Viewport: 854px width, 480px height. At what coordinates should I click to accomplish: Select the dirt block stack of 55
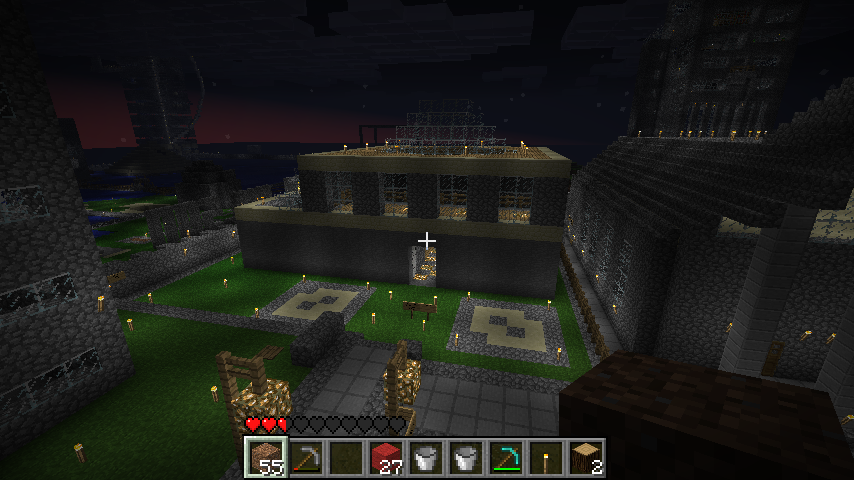click(265, 458)
